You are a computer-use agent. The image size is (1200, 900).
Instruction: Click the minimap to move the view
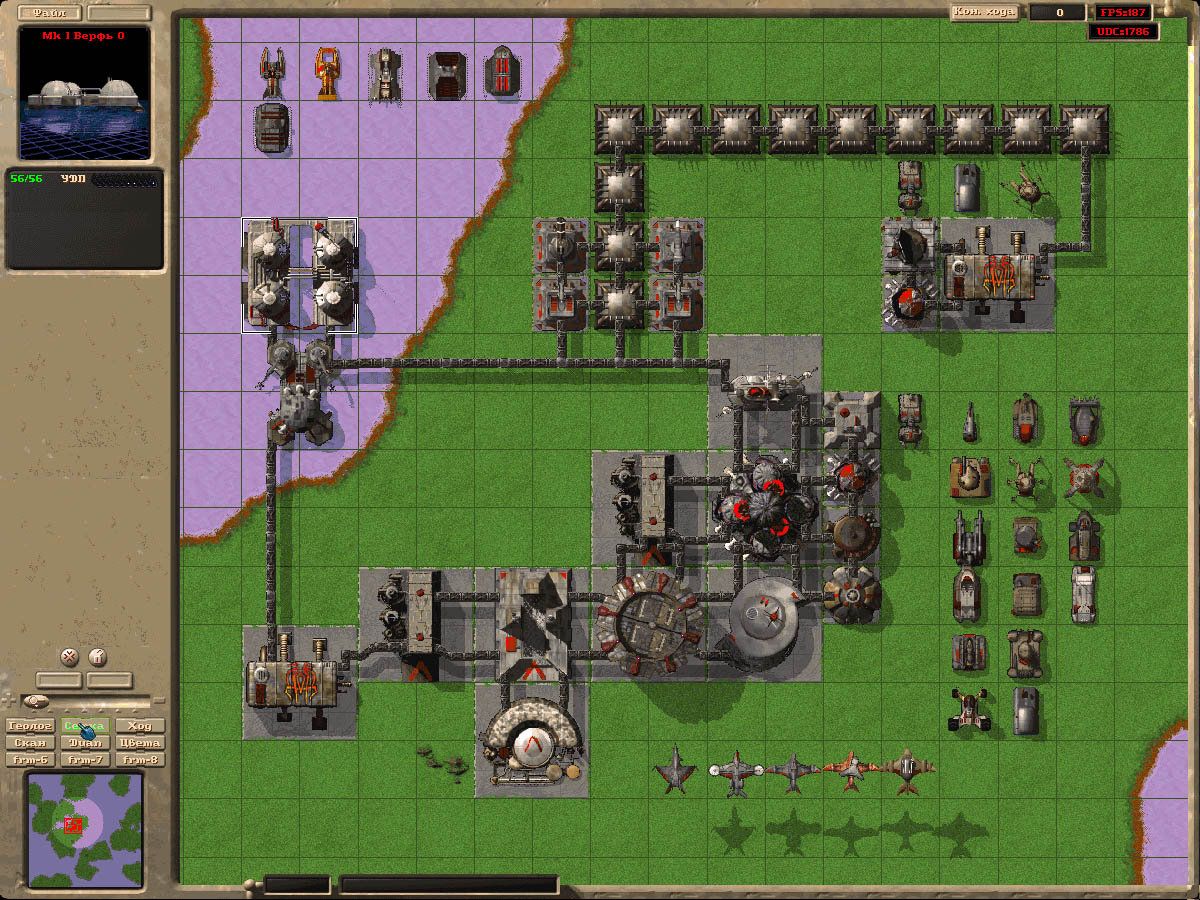[x=85, y=830]
